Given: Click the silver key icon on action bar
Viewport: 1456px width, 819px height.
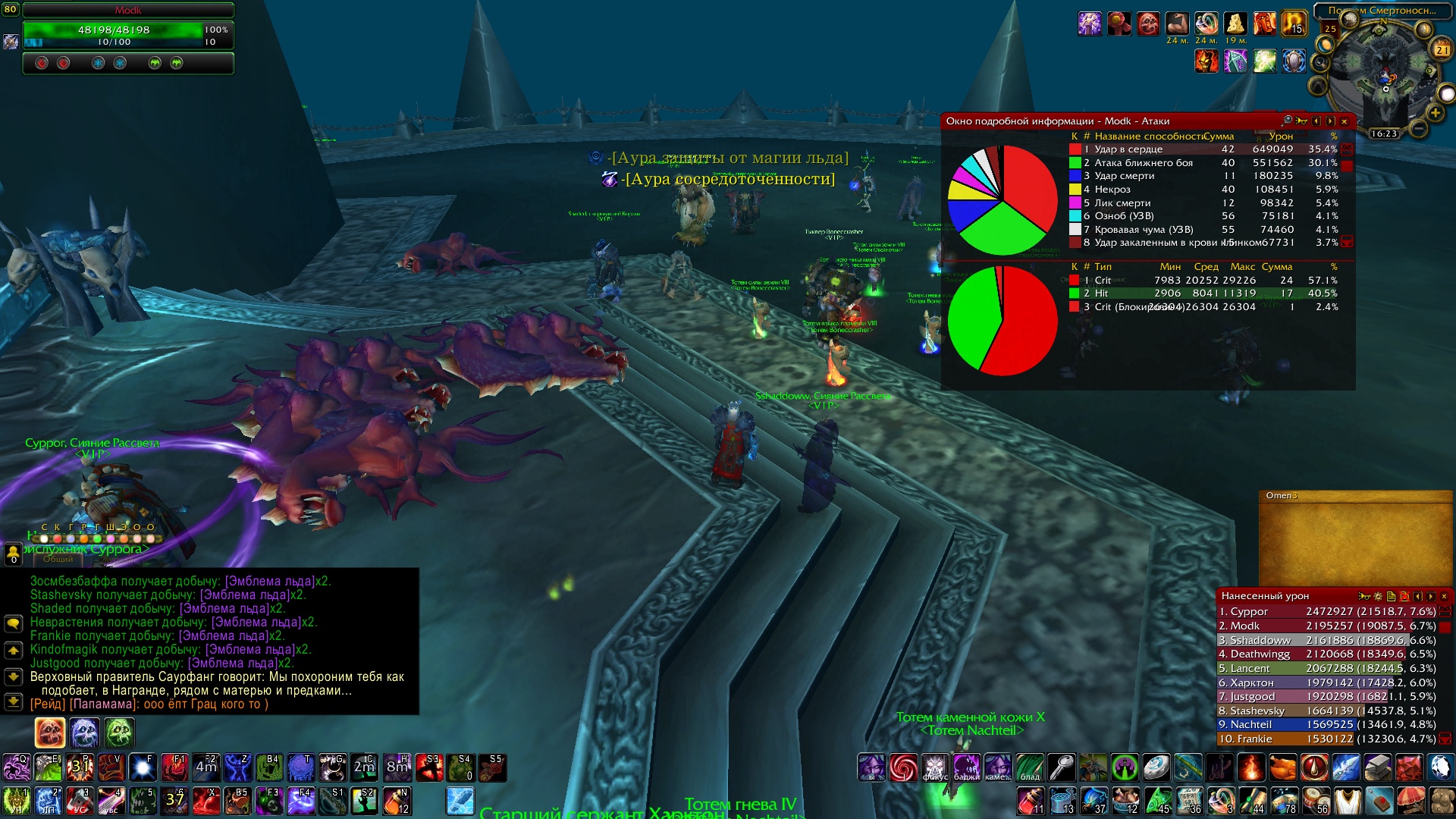Looking at the screenshot, I should tap(1062, 767).
